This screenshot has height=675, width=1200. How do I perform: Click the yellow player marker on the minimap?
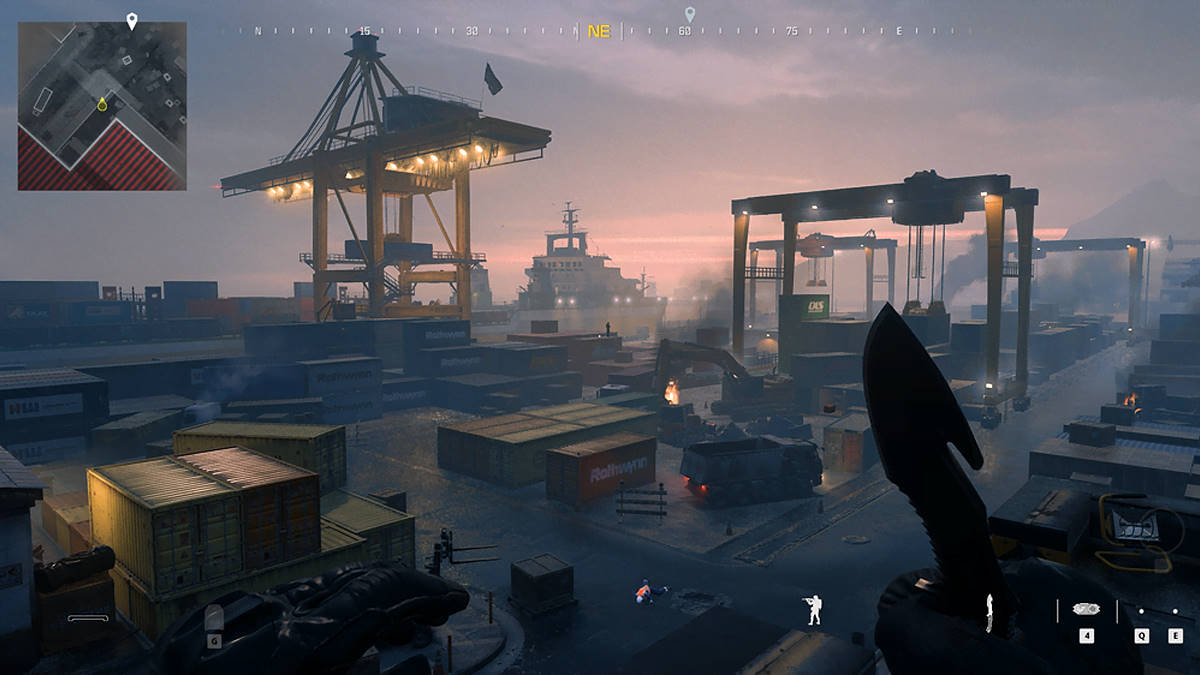coord(102,104)
